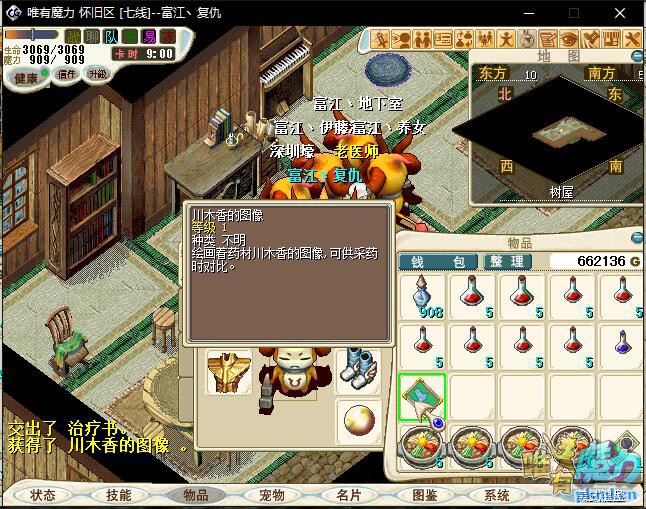Select the 物品 (Items) bottom tab
The width and height of the screenshot is (646, 509).
click(x=196, y=495)
